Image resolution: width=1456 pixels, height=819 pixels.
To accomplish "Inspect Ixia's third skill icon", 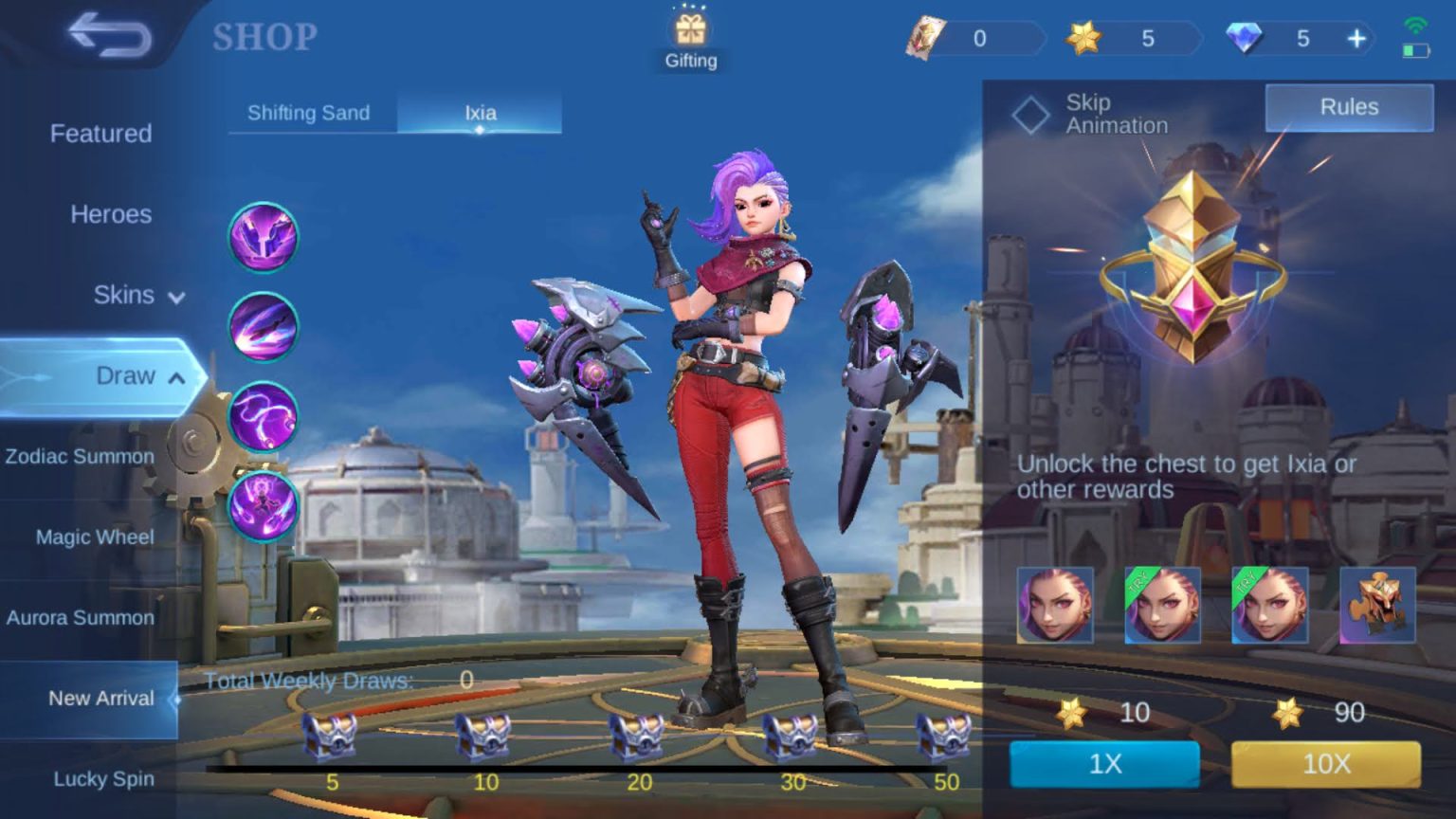I will point(264,415).
